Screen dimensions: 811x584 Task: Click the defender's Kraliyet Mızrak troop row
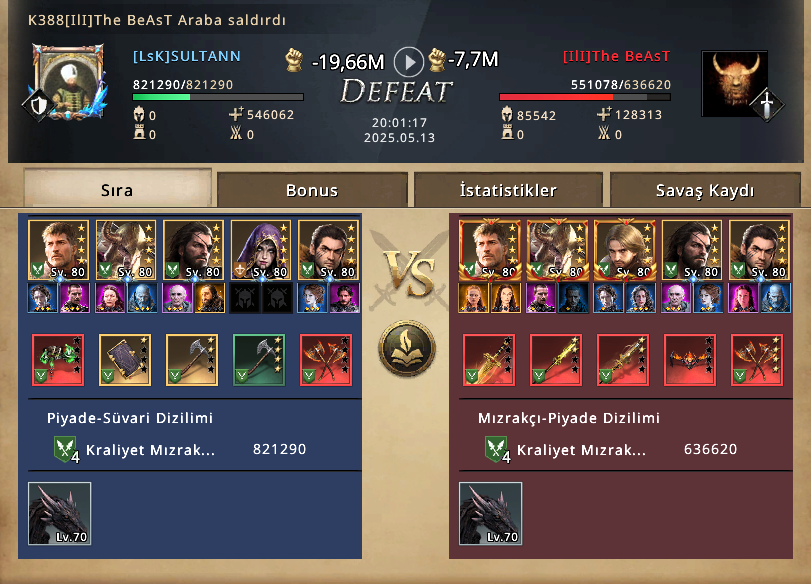point(611,450)
